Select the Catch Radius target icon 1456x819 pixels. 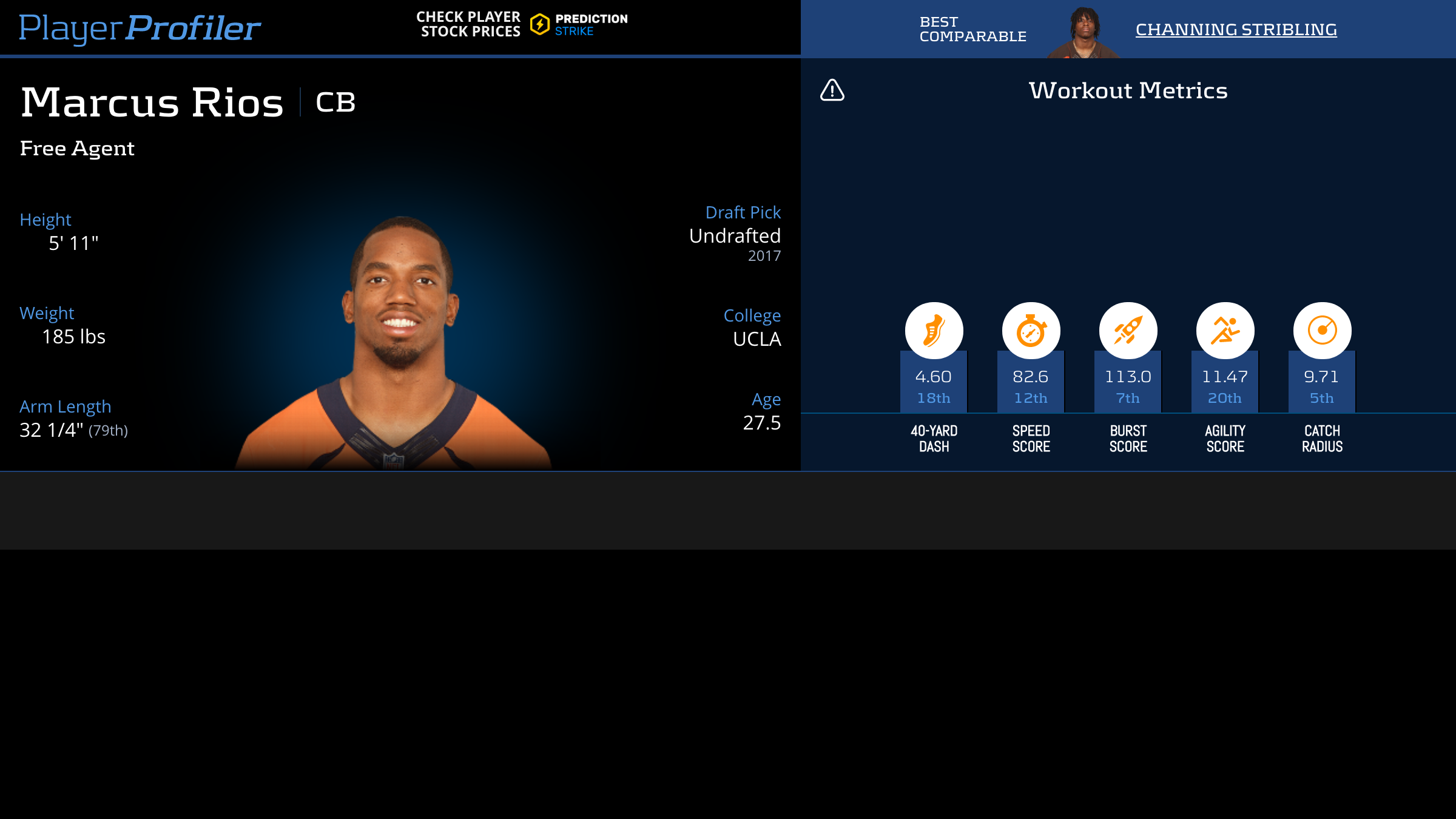tap(1322, 331)
